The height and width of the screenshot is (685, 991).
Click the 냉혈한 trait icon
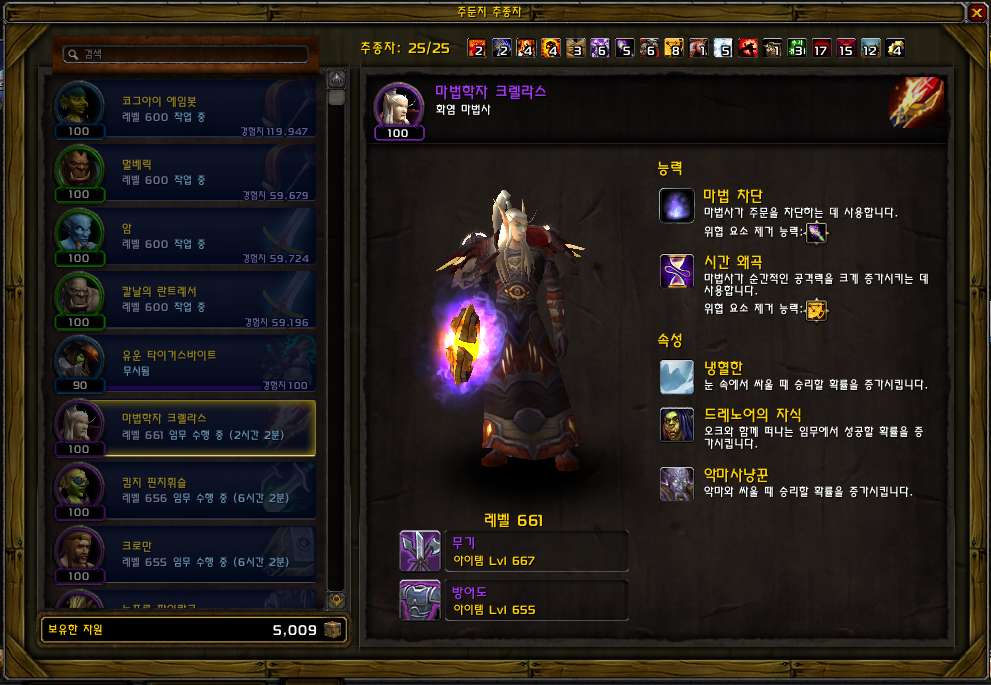click(677, 377)
